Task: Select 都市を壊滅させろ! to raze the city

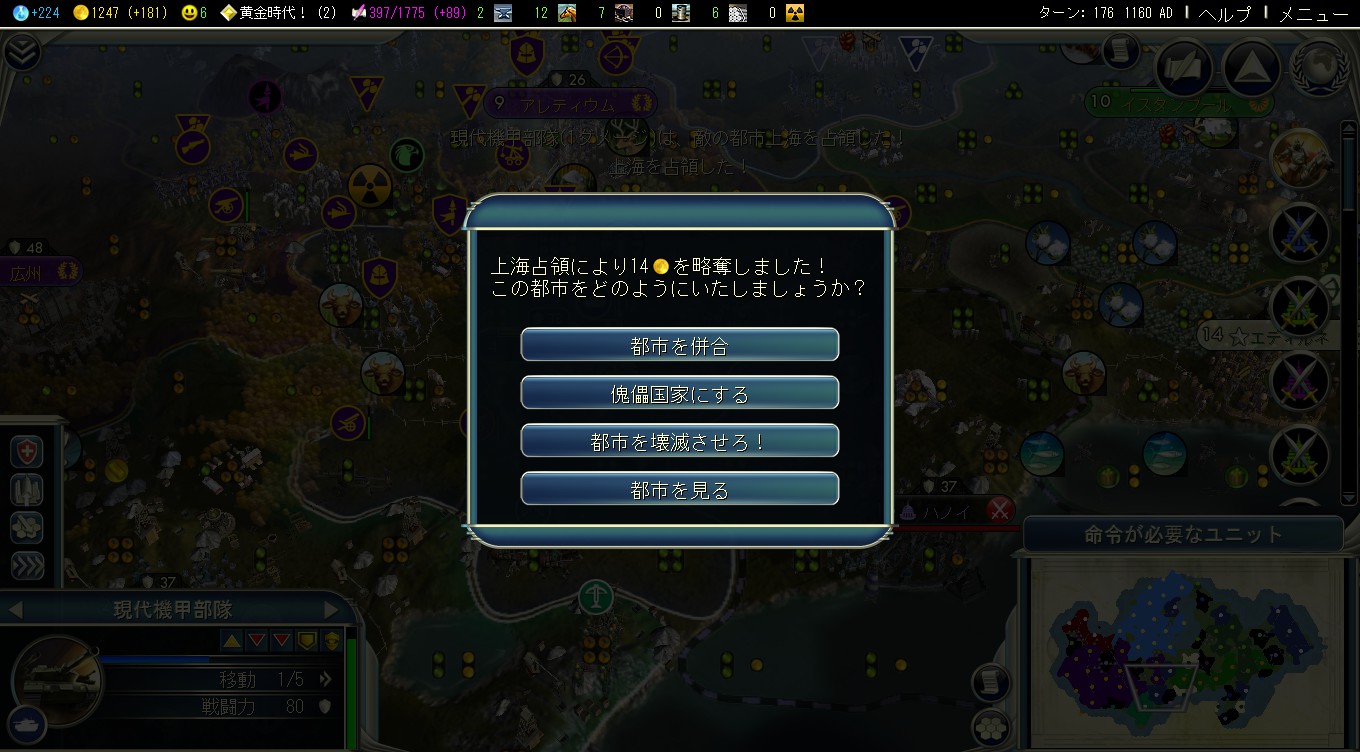Action: point(679,440)
